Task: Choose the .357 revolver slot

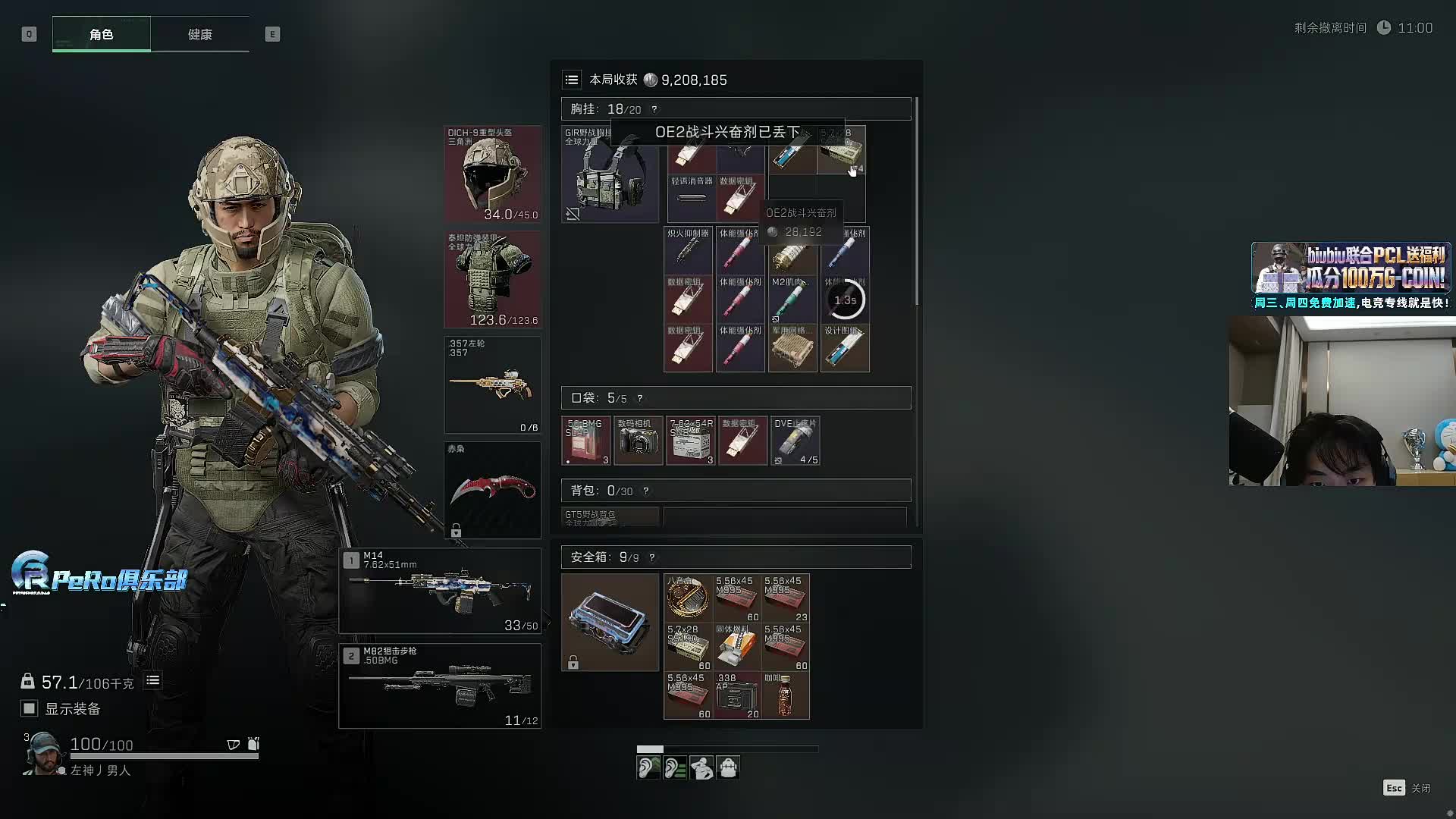Action: point(492,385)
